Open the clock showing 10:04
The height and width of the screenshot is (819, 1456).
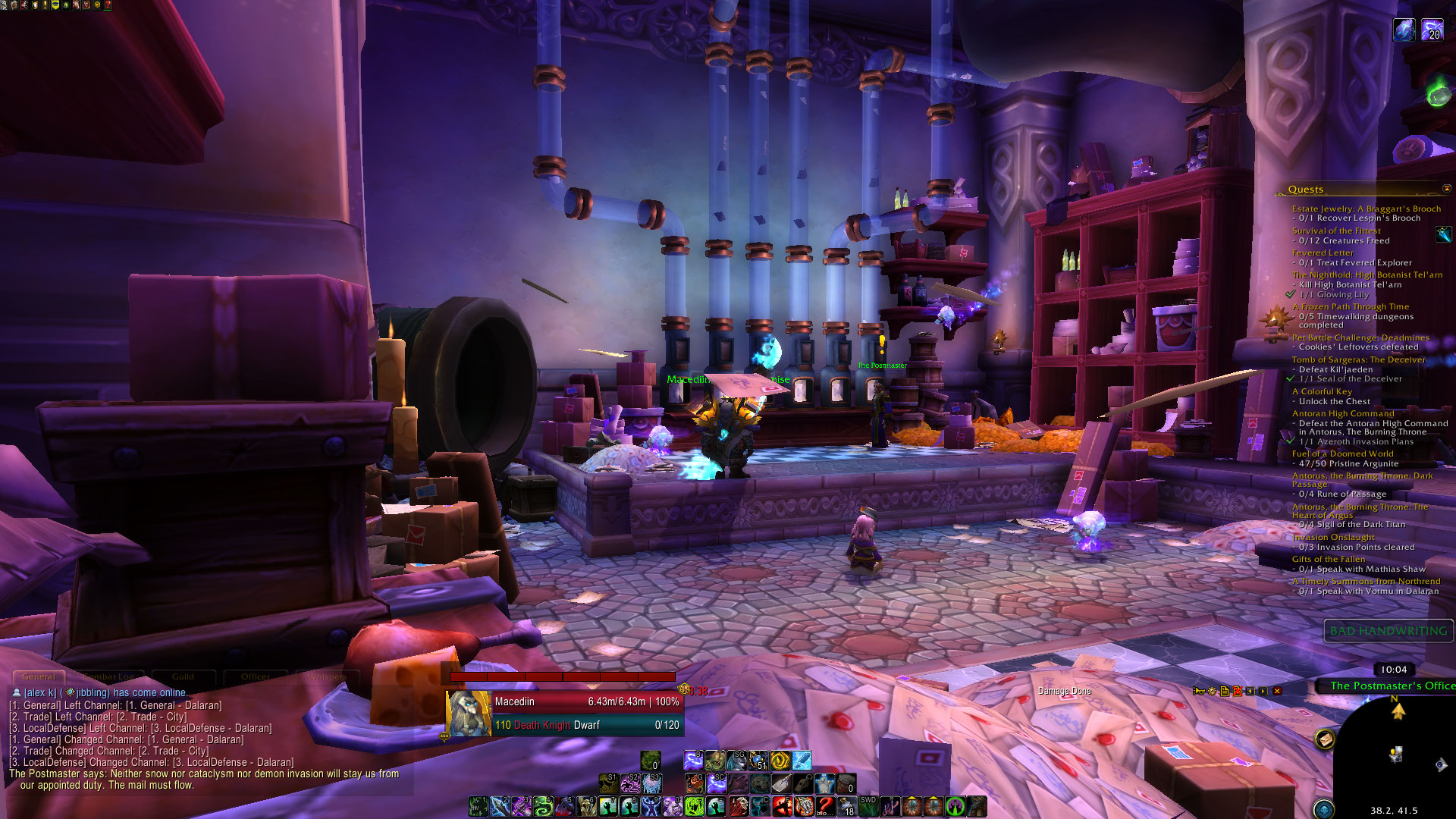[x=1393, y=670]
